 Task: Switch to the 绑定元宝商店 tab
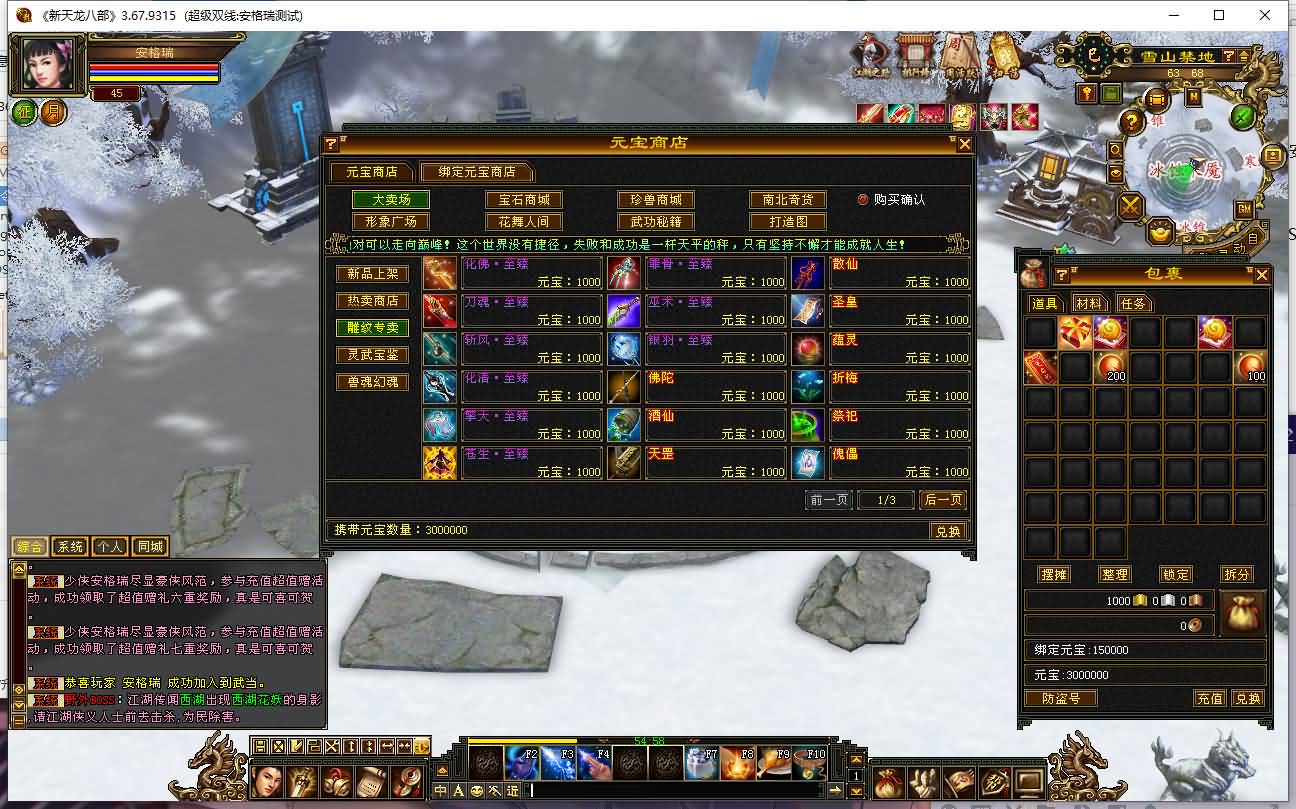point(478,171)
